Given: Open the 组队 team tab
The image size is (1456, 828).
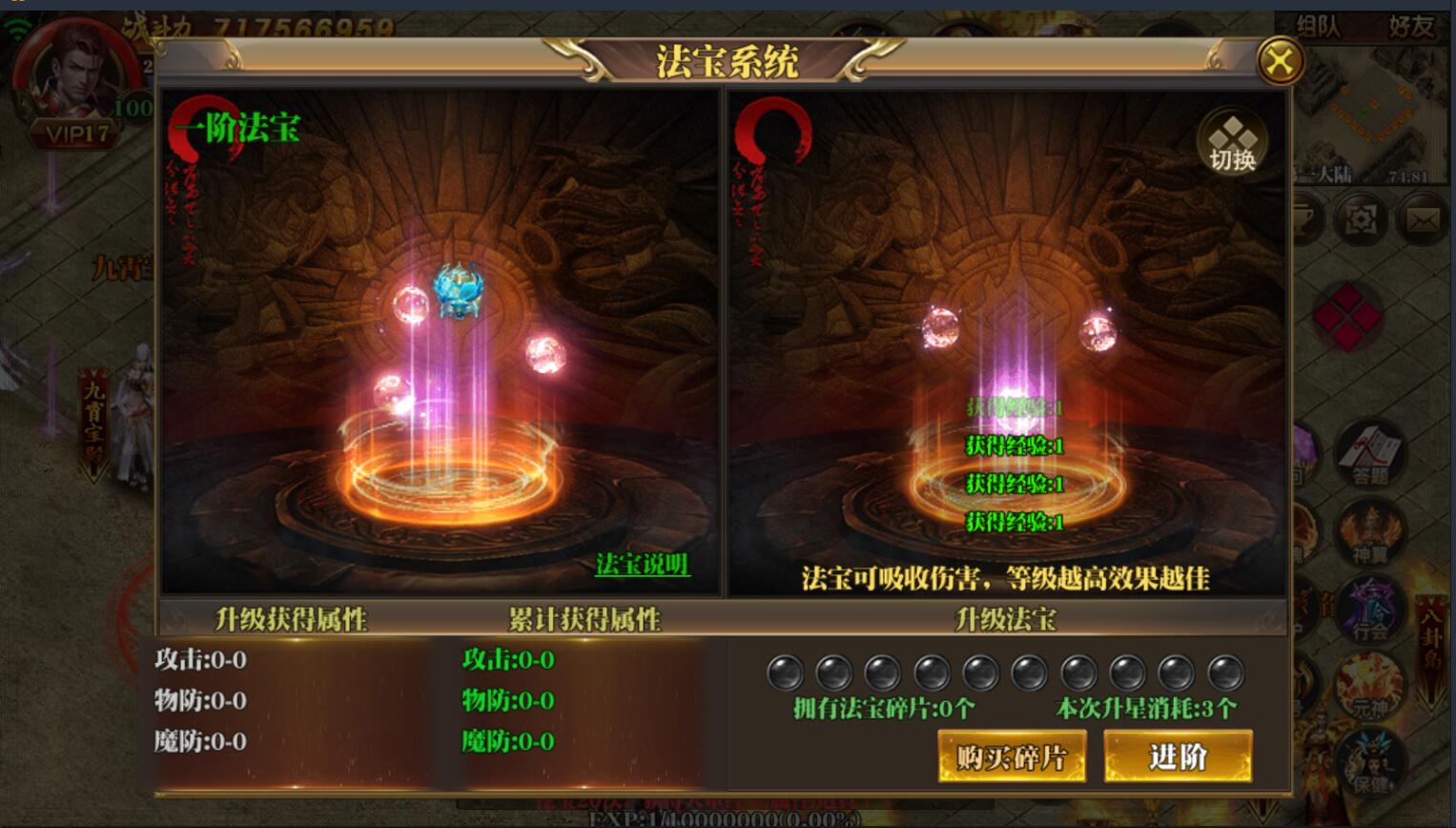Looking at the screenshot, I should click(x=1319, y=27).
